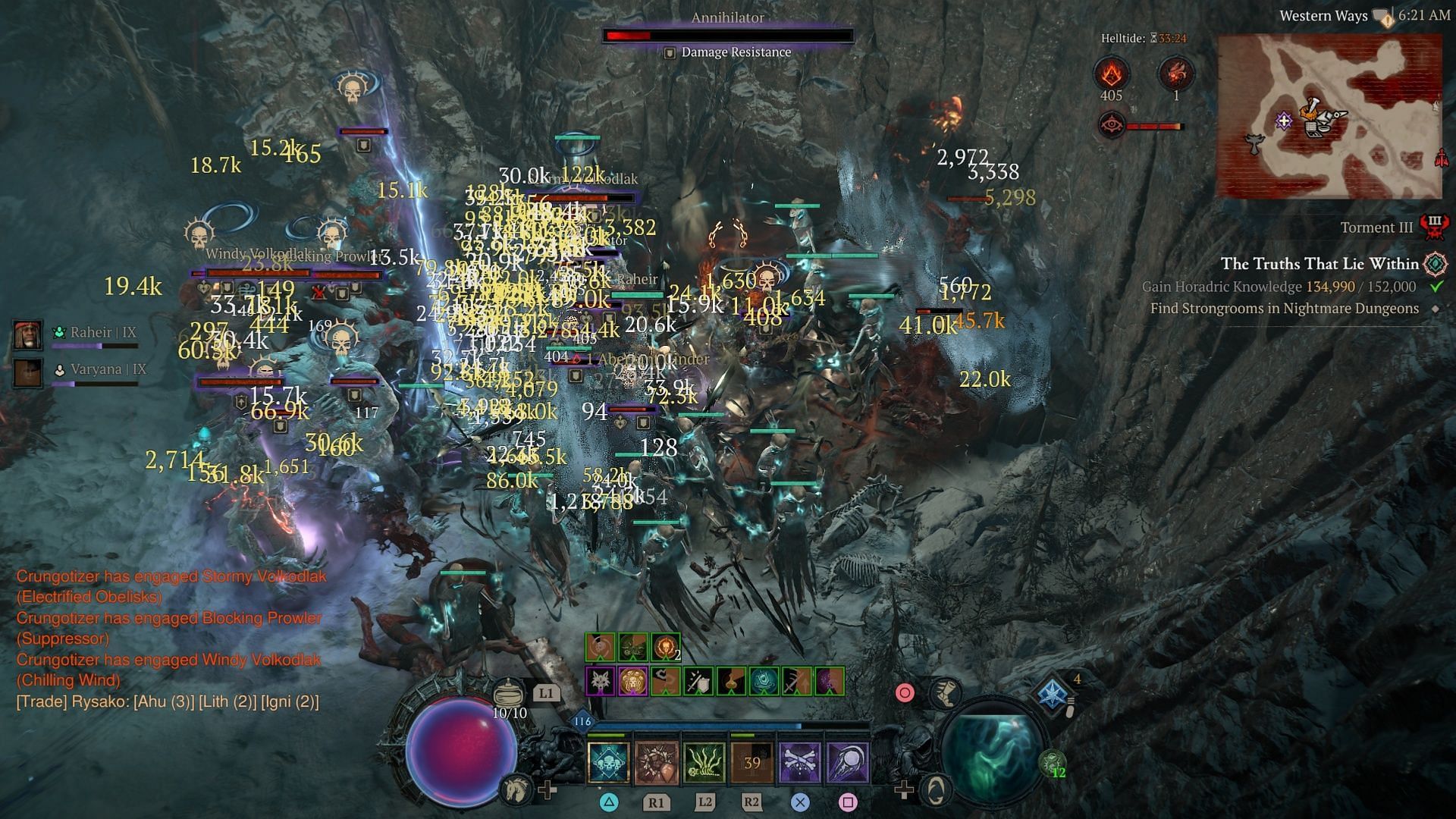Select The Truths That Lie Within quest tracker
The height and width of the screenshot is (819, 1456).
coord(1319,264)
